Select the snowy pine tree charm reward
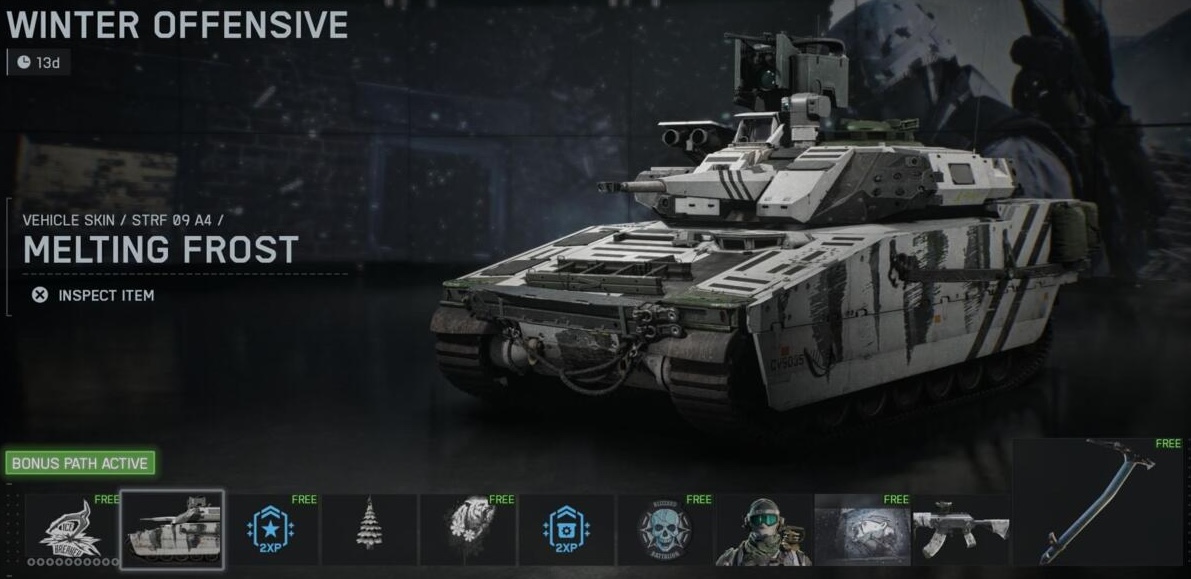 tap(369, 530)
